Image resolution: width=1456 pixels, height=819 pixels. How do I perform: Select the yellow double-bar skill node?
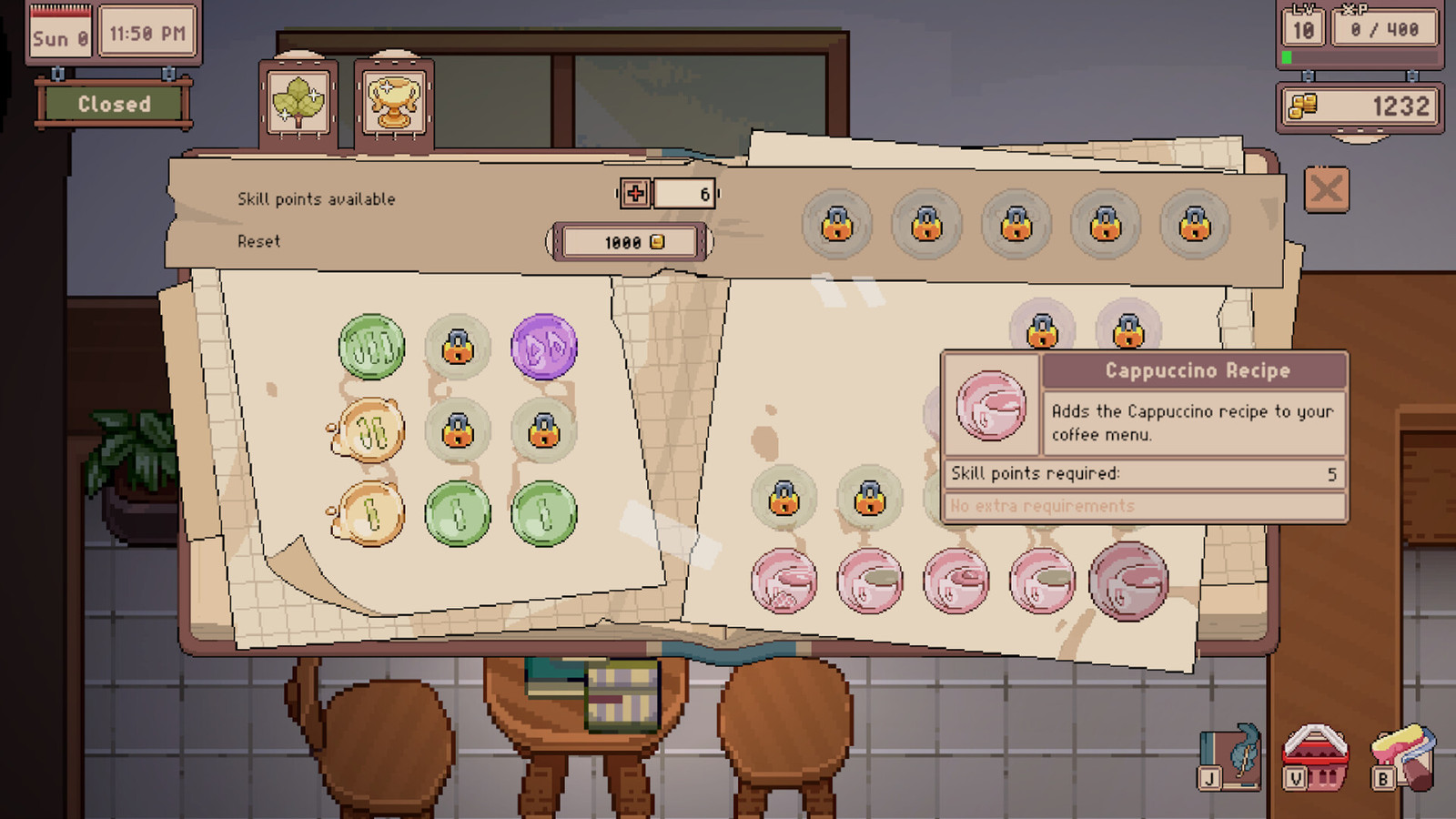pyautogui.click(x=371, y=430)
